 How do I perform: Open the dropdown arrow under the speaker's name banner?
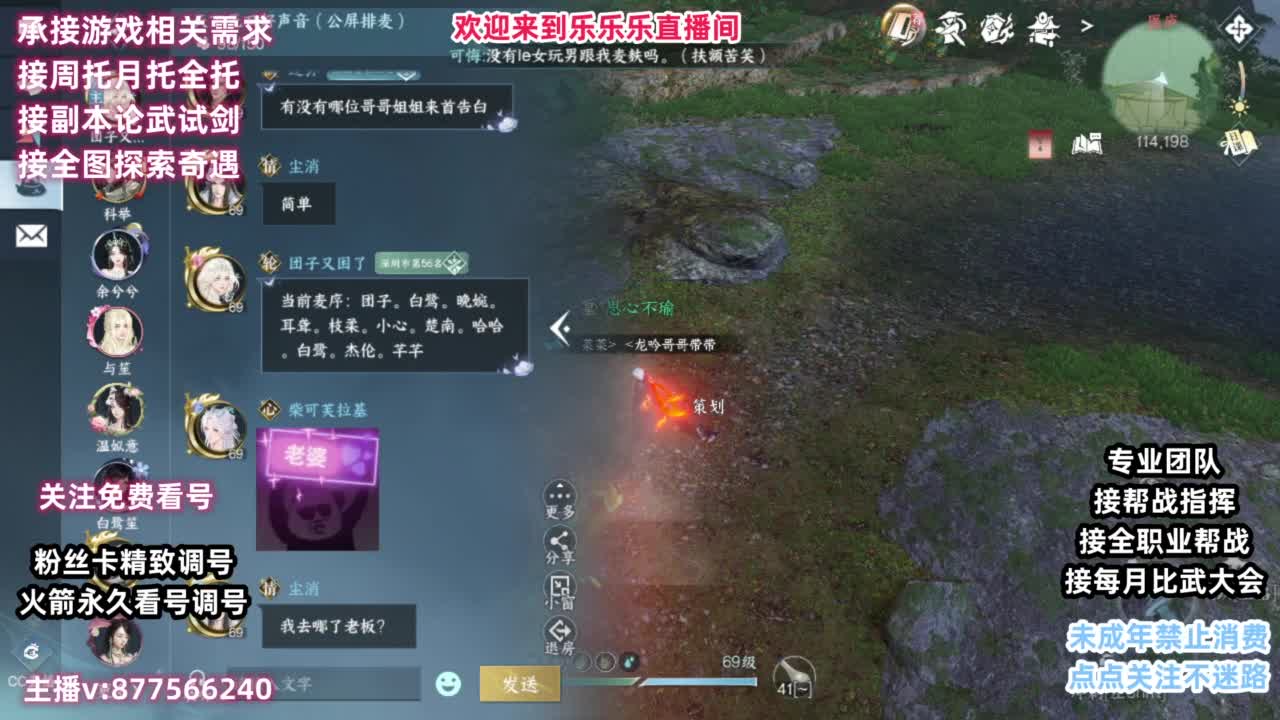[x=407, y=76]
